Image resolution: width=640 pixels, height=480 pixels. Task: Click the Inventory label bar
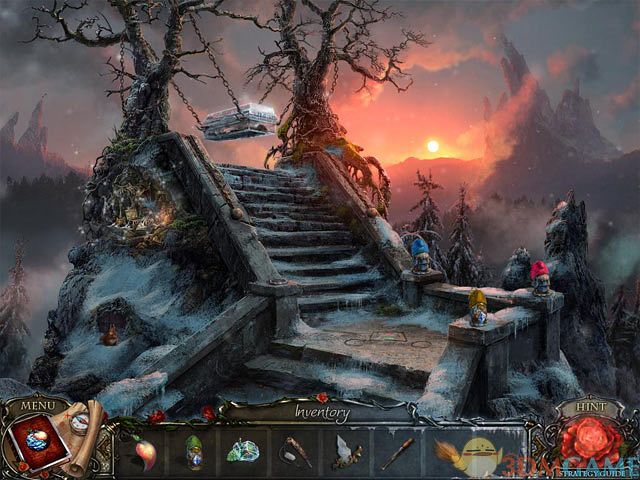(321, 411)
